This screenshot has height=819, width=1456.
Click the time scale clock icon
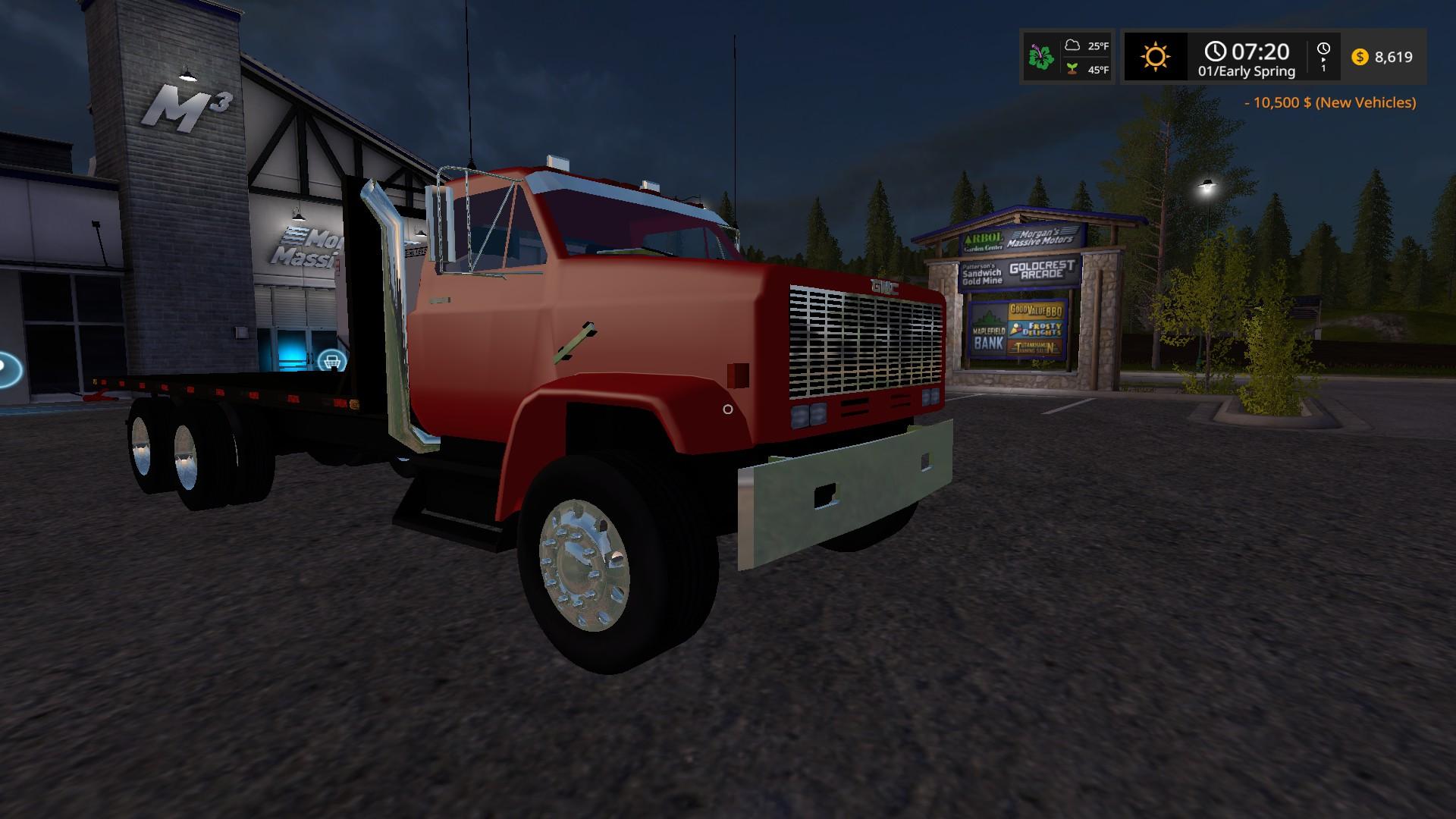click(x=1323, y=50)
